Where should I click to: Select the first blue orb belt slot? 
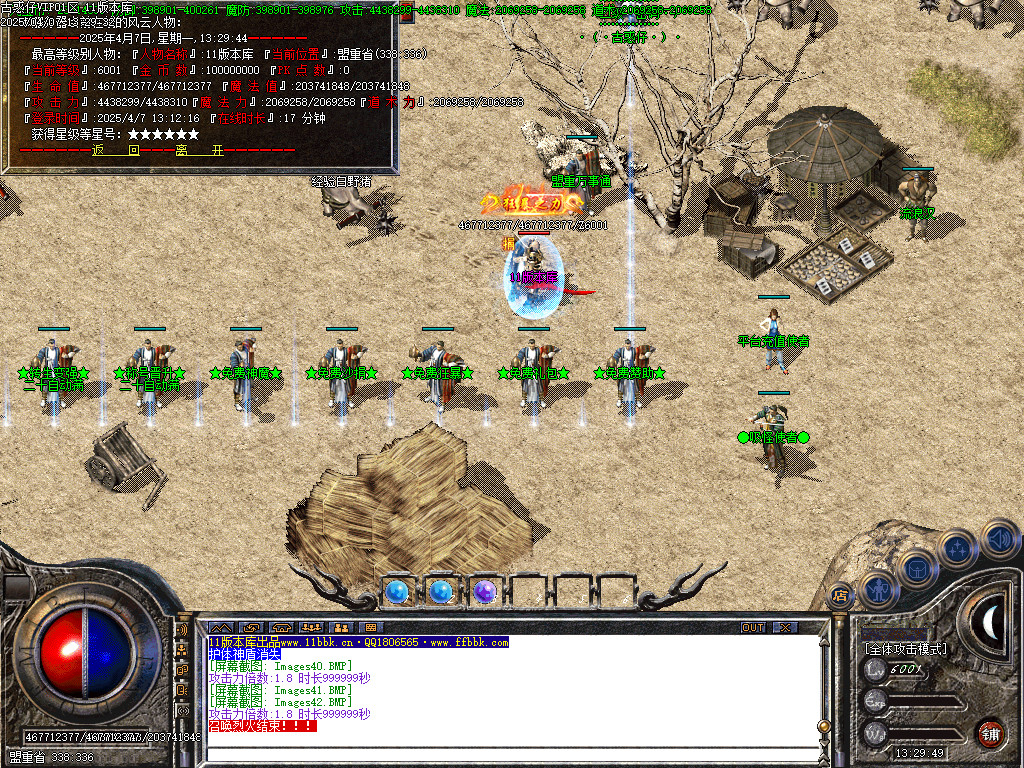(397, 592)
